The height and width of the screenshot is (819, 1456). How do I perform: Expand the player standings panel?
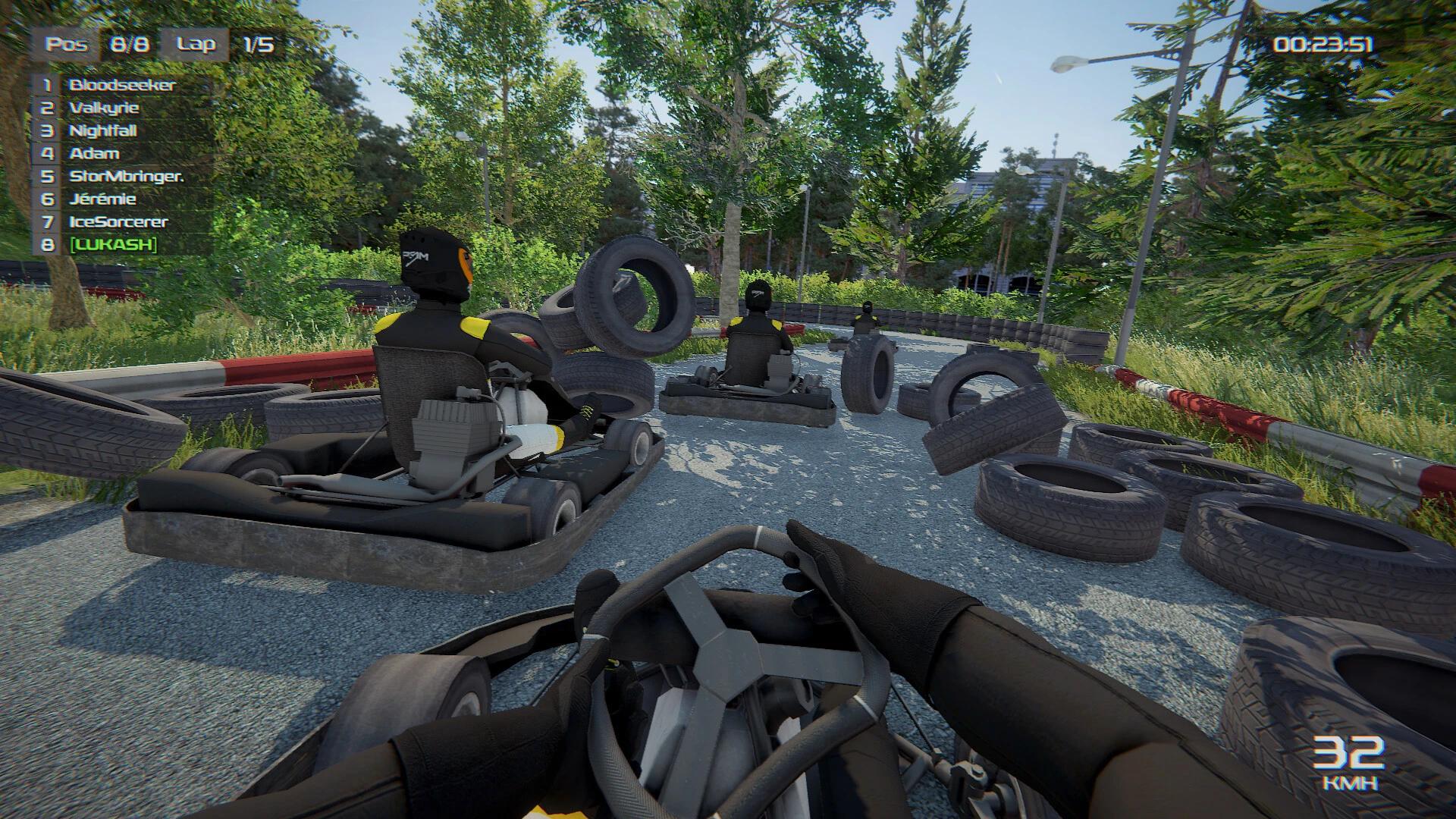click(x=106, y=165)
